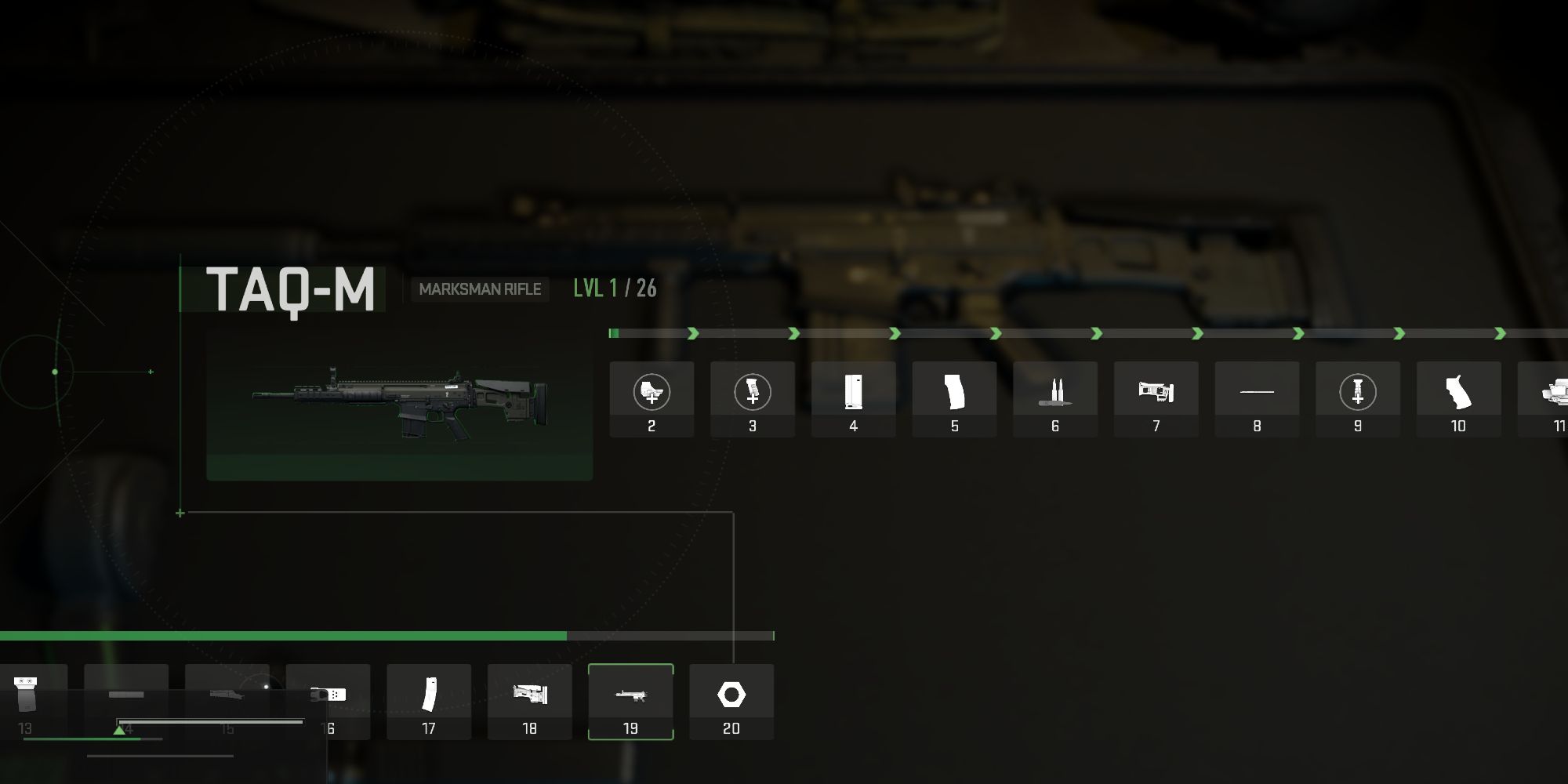Click the green chevron after level 2 tile
Screen dimensions: 1568x784
coord(694,332)
